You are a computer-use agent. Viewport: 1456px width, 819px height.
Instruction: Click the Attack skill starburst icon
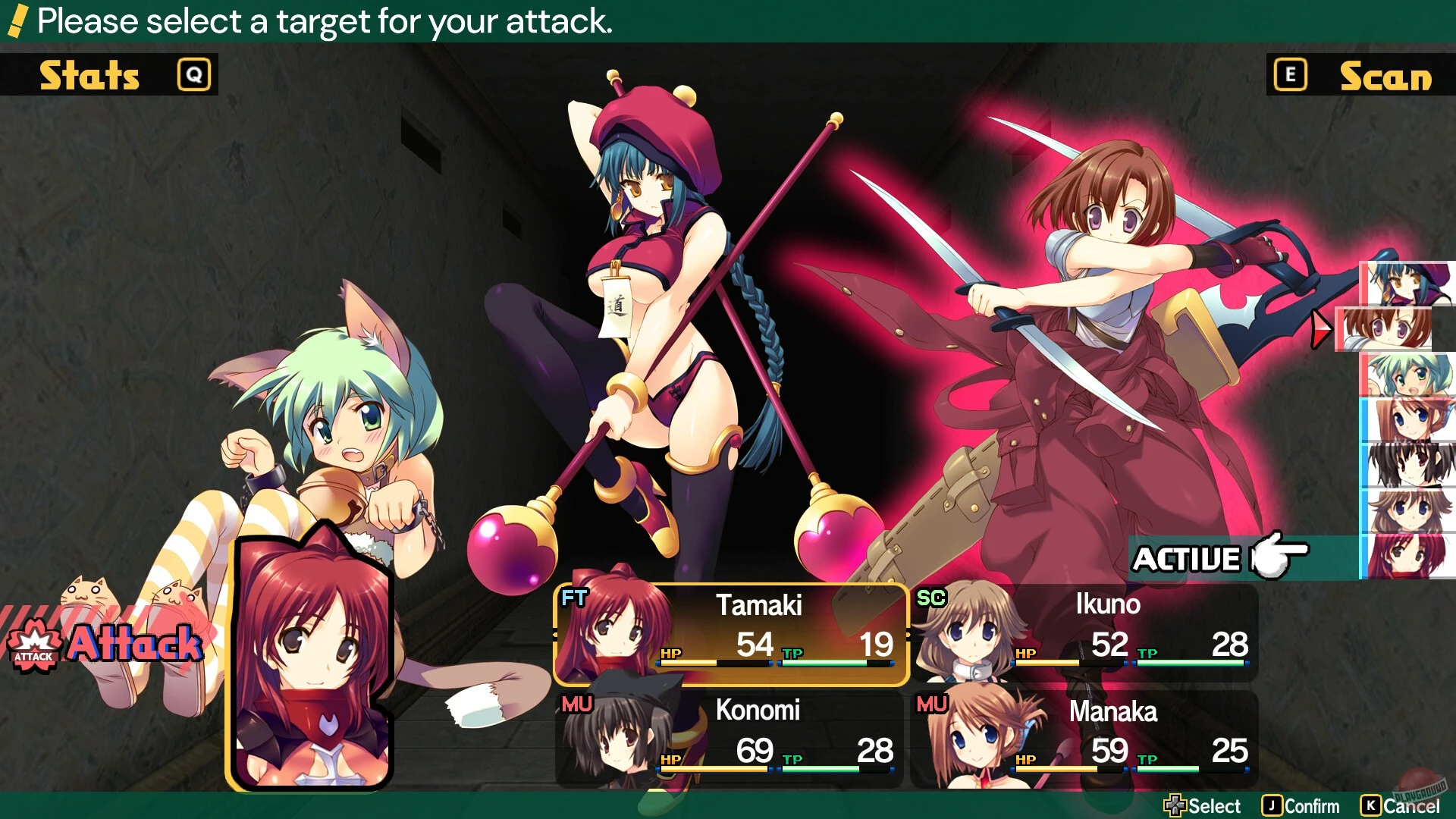(x=33, y=645)
